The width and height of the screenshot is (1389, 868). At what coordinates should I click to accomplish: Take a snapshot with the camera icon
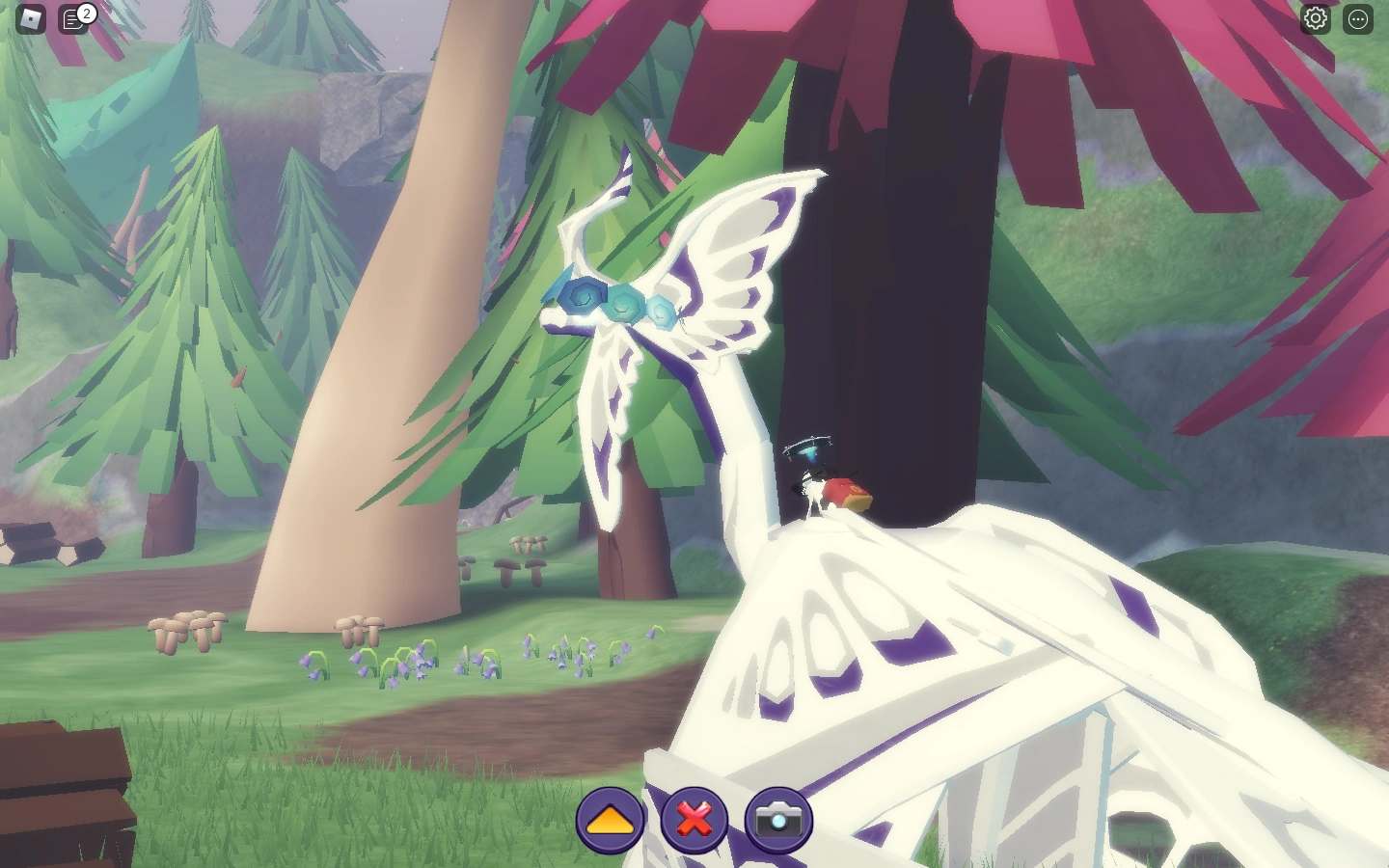point(776,820)
